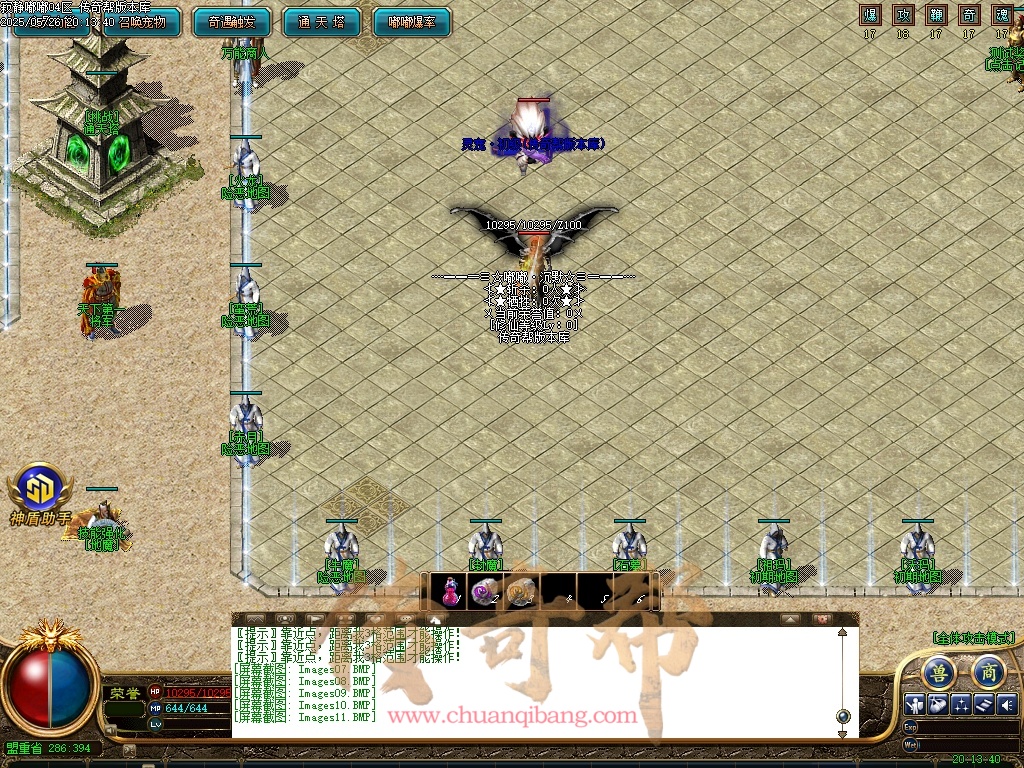
Task: Select the 攻 buff icon
Action: [903, 15]
